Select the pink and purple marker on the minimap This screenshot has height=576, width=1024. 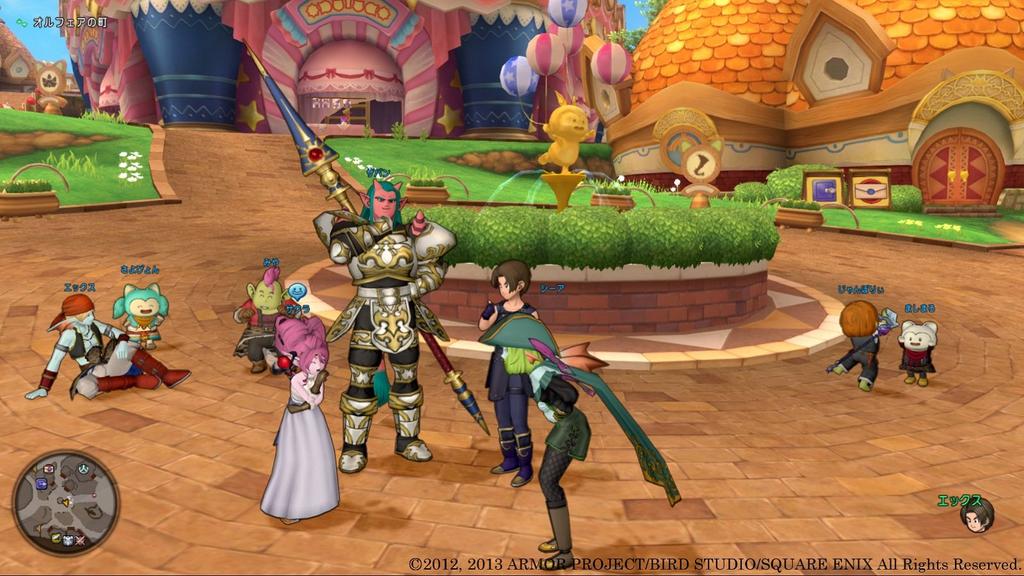[48, 469]
